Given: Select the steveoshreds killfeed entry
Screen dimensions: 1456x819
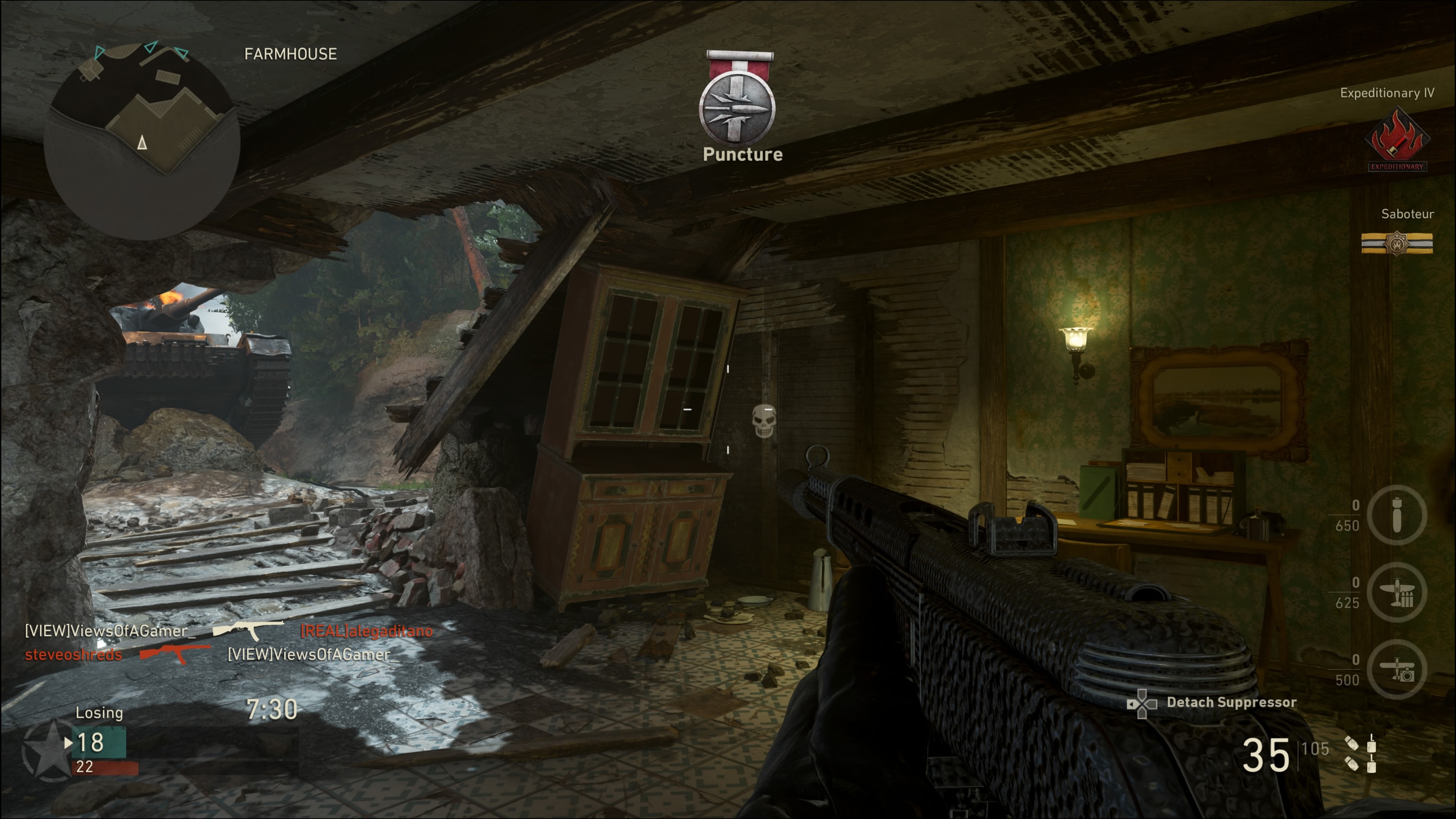Looking at the screenshot, I should 74,654.
